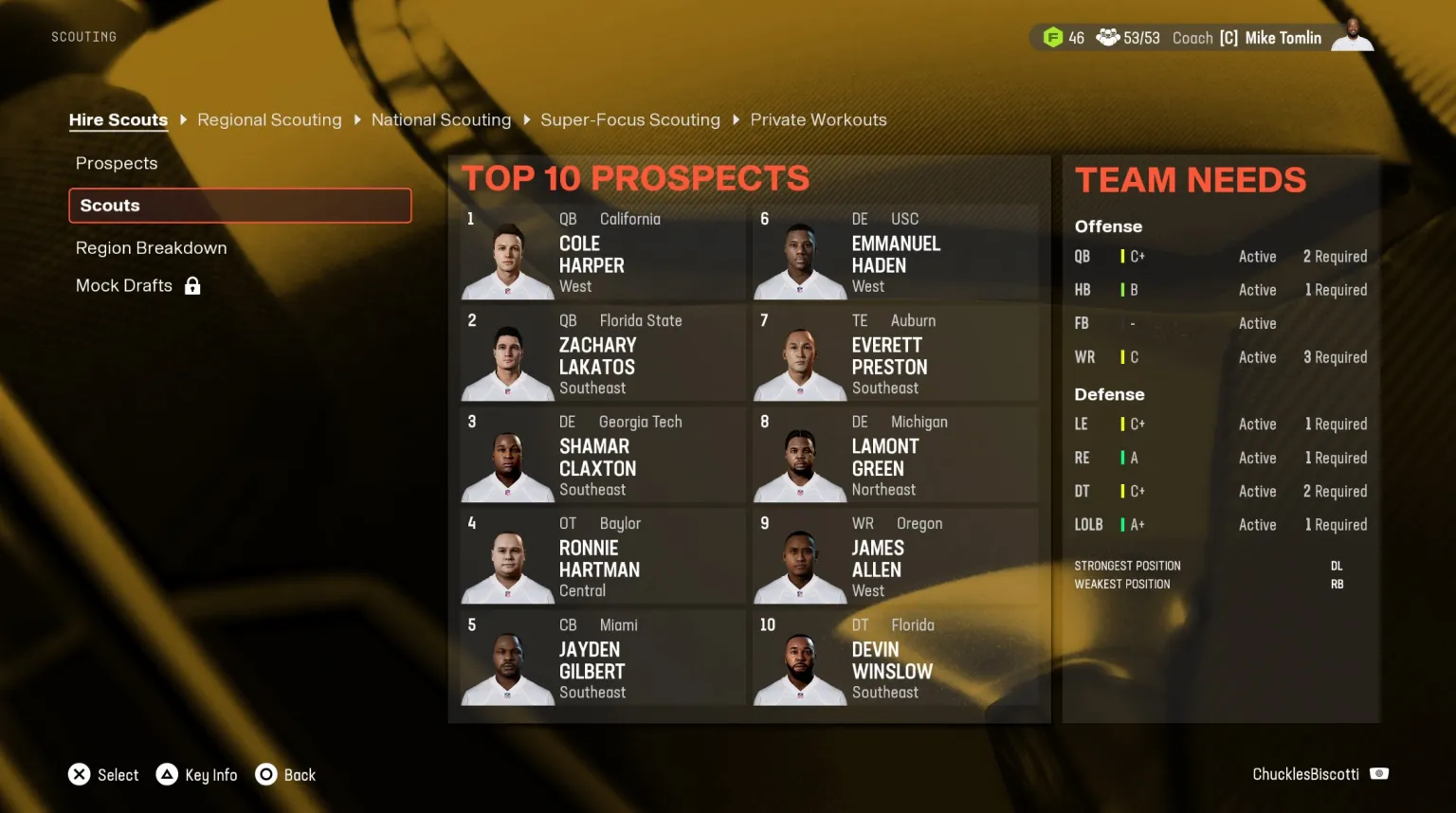1456x813 pixels.
Task: Open Region Breakdown
Action: click(151, 247)
